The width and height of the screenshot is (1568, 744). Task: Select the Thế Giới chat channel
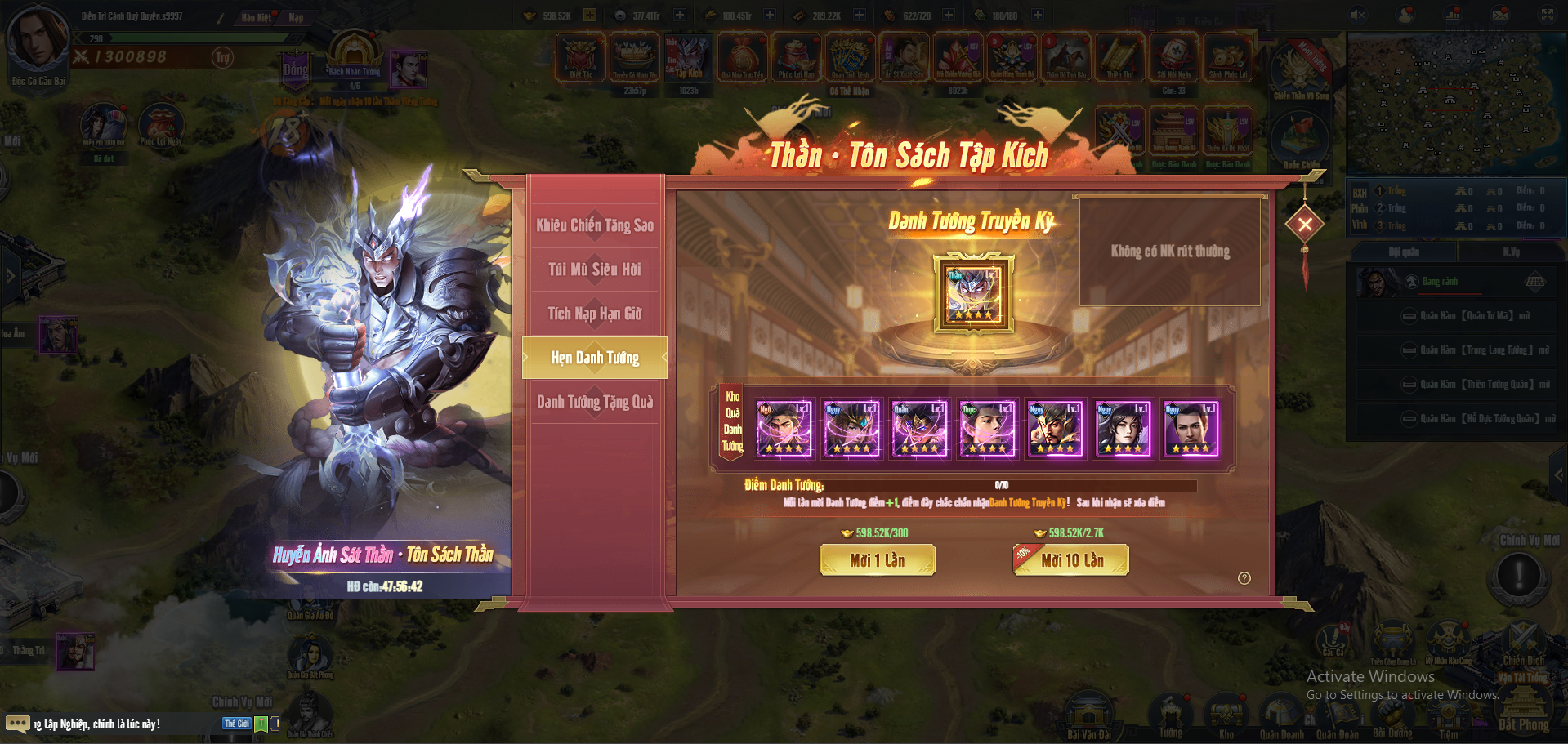[x=237, y=724]
